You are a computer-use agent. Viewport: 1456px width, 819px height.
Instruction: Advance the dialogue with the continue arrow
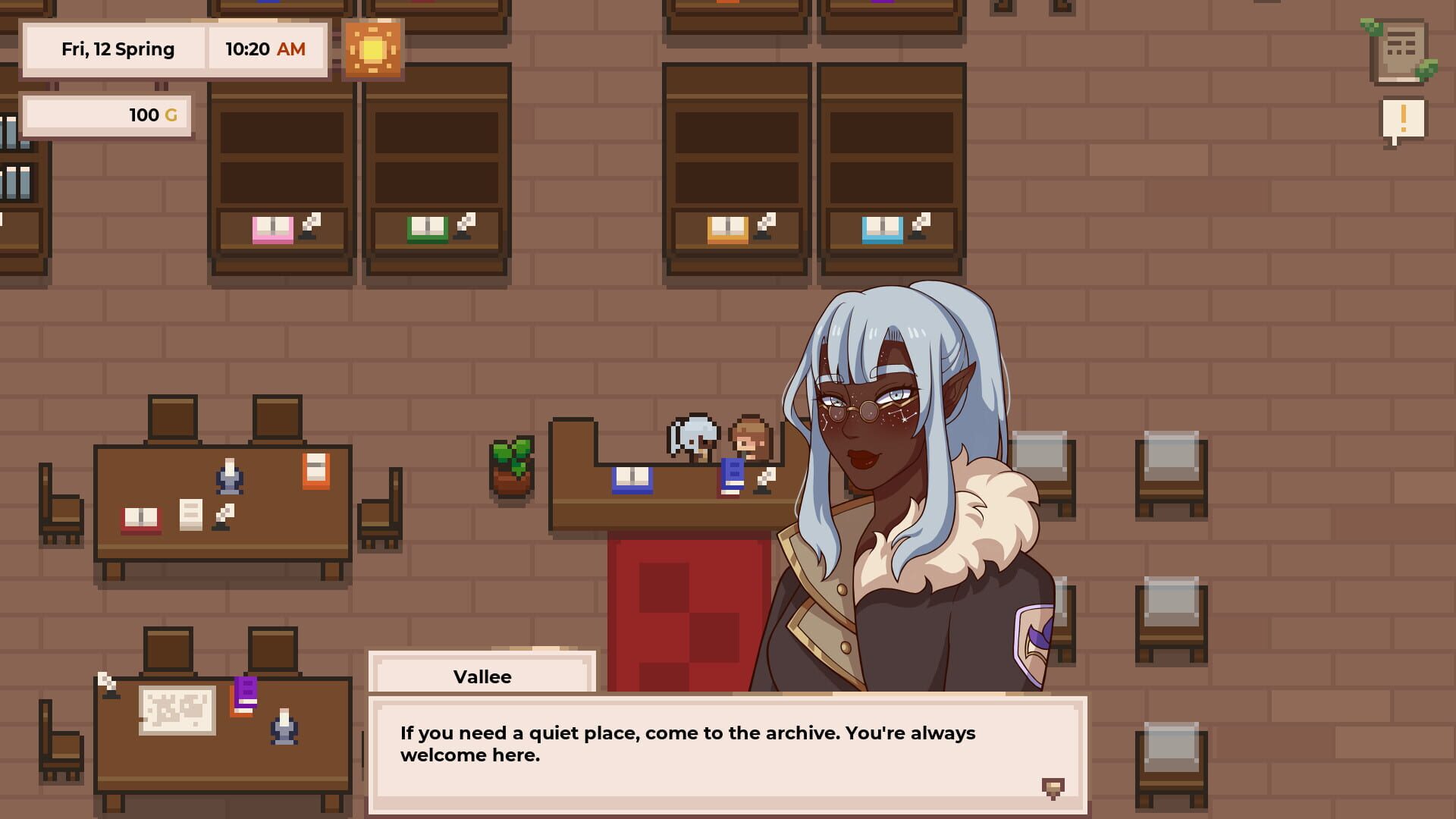(1053, 789)
